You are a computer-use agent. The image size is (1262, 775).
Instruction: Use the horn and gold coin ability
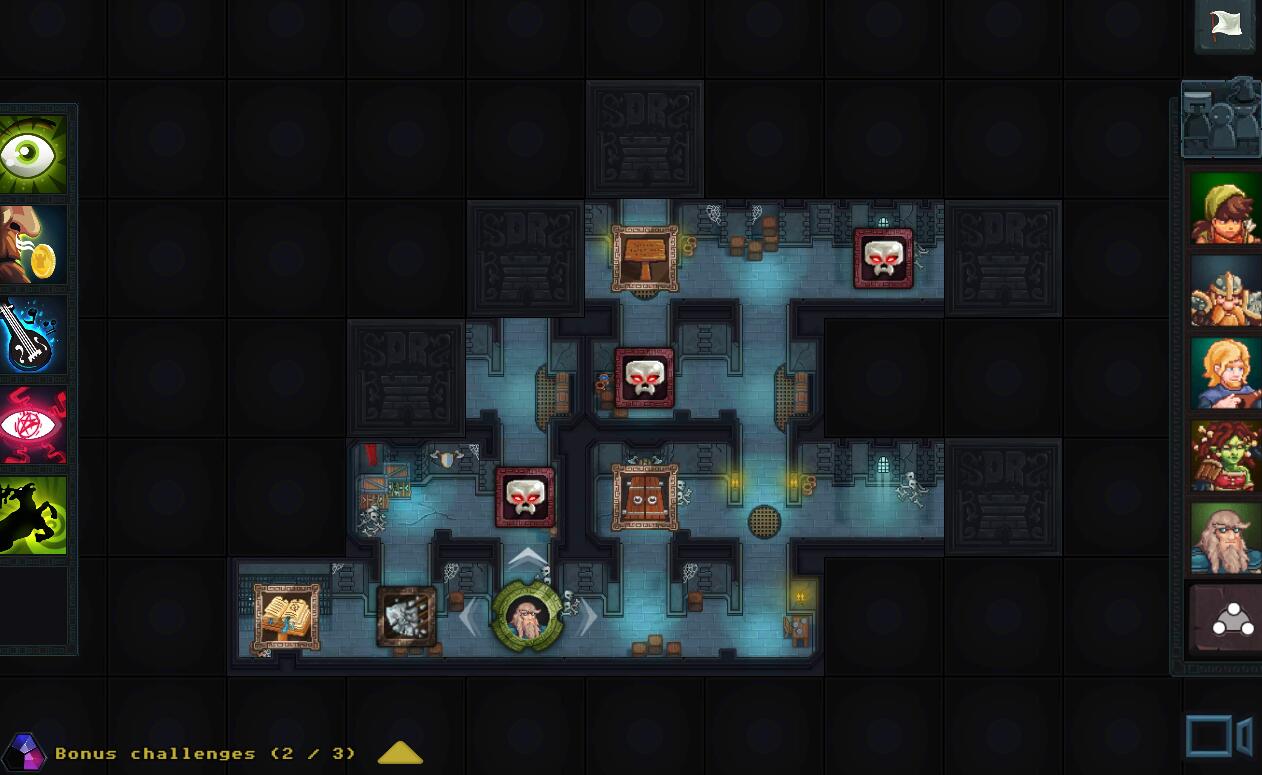pyautogui.click(x=33, y=245)
